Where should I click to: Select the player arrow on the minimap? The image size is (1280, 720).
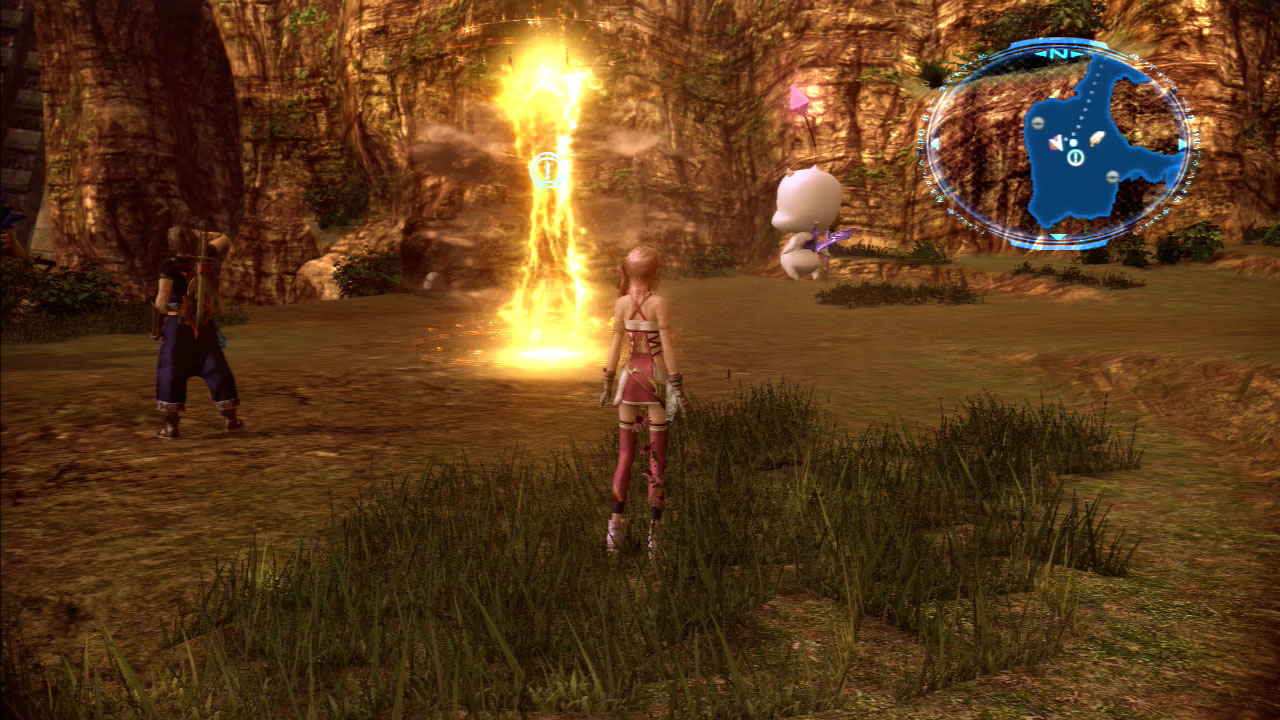[x=1055, y=144]
